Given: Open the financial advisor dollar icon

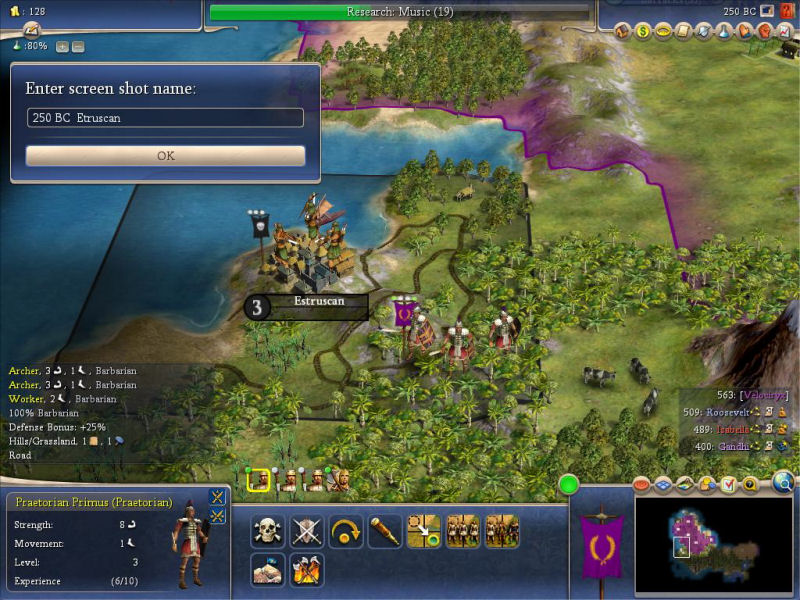Looking at the screenshot, I should 644,31.
